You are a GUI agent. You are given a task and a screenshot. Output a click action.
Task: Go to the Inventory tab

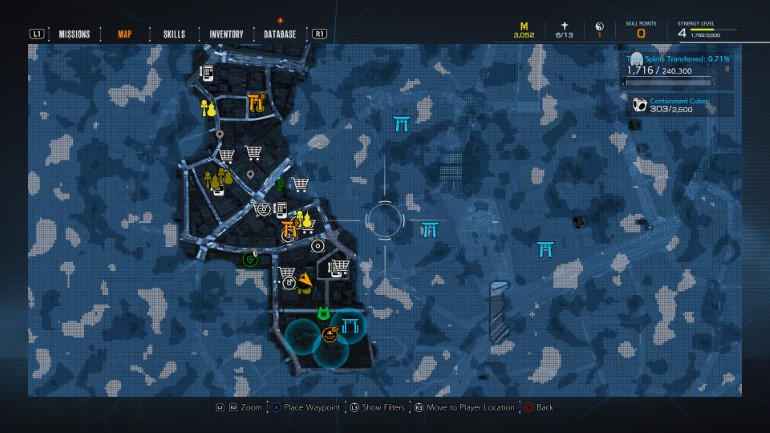(x=226, y=34)
